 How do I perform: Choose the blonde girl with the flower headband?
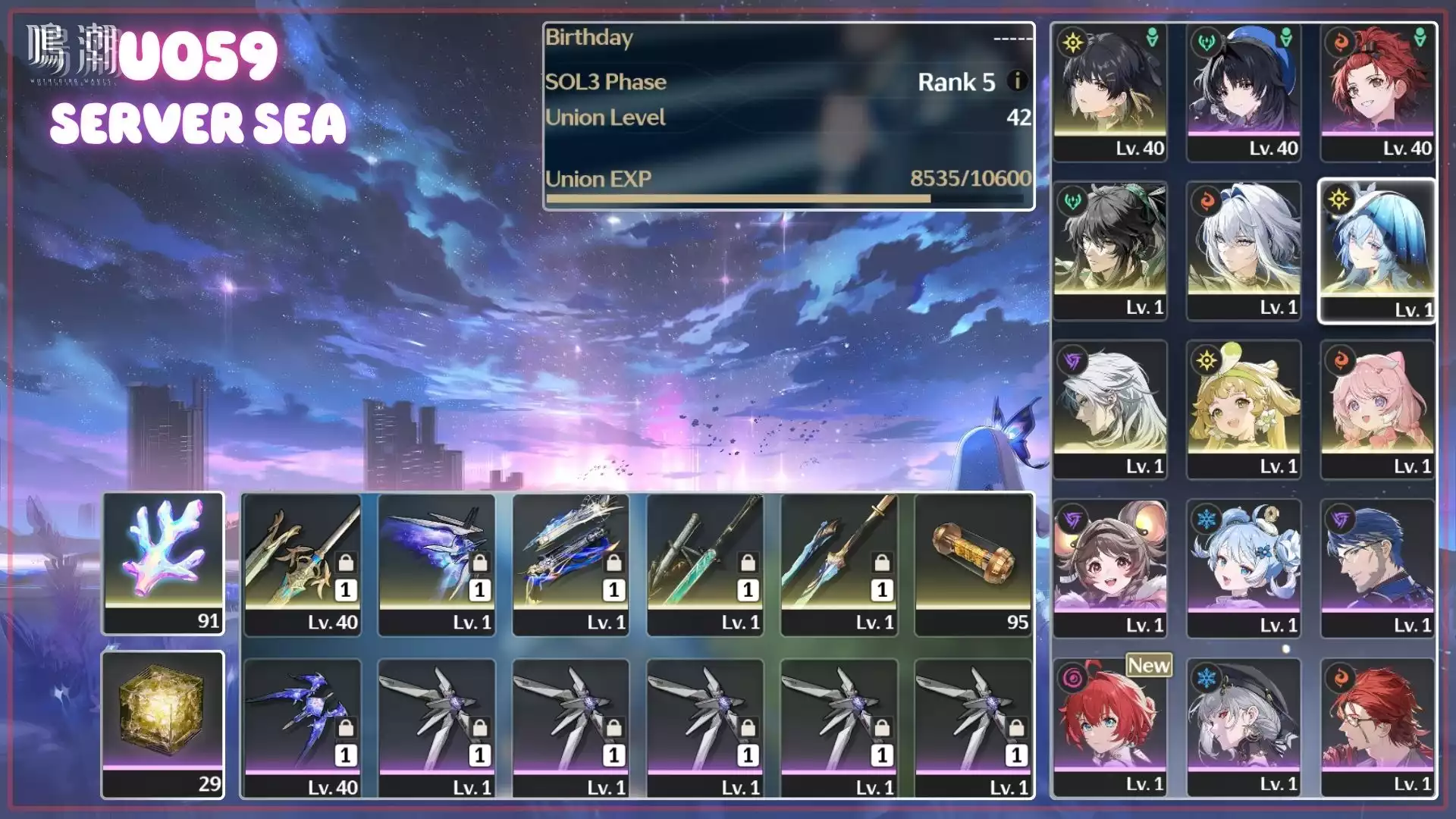pos(1244,409)
